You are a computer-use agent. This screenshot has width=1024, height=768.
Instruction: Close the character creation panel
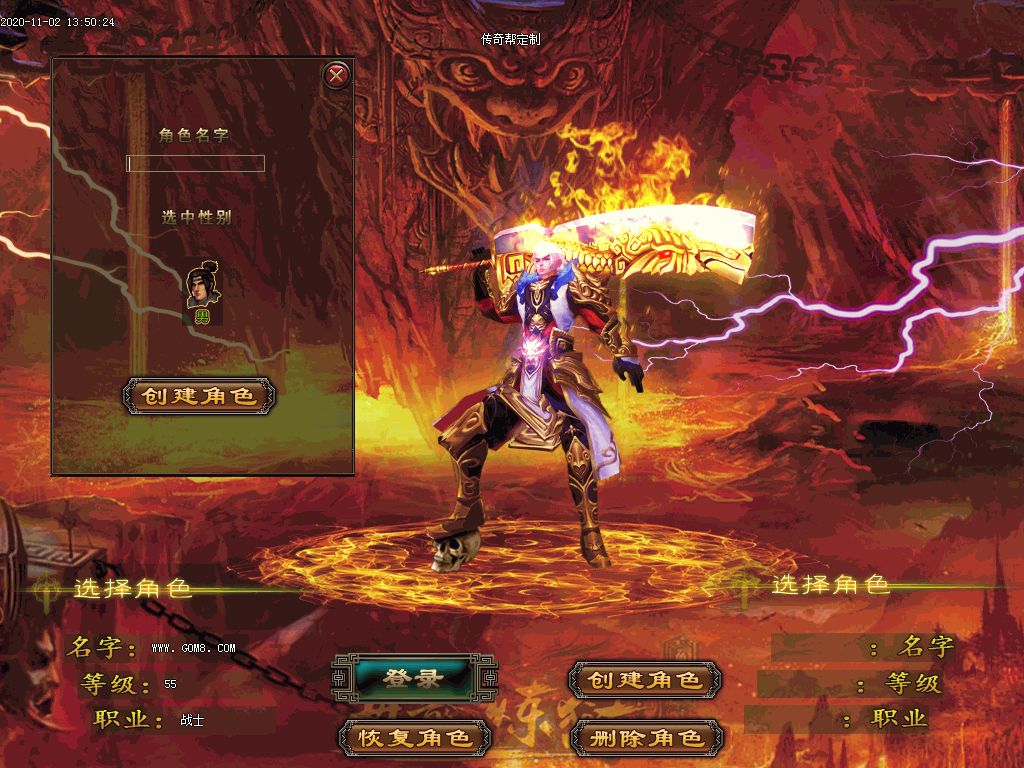337,75
